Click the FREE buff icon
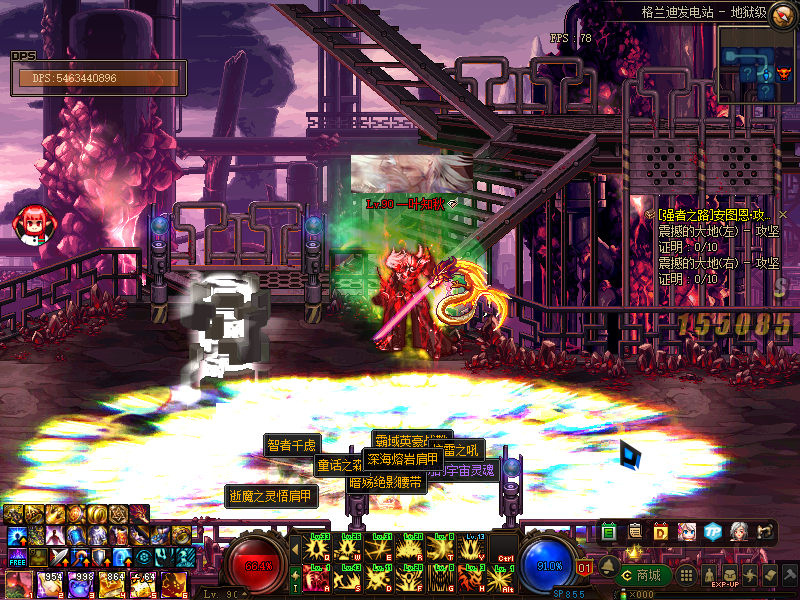Screen dimensions: 800x600 coord(15,557)
